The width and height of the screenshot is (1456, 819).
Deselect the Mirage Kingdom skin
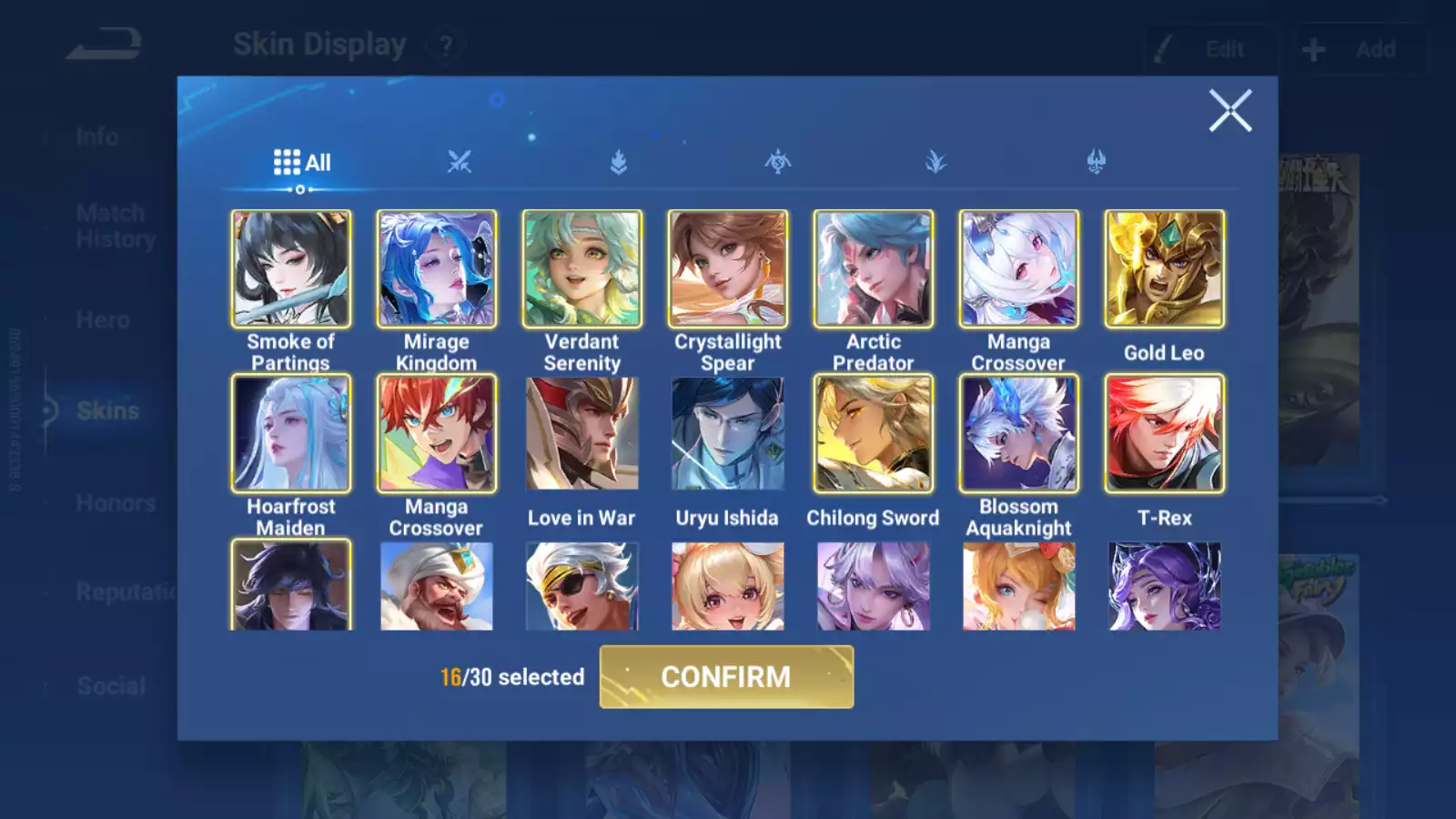[x=436, y=268]
